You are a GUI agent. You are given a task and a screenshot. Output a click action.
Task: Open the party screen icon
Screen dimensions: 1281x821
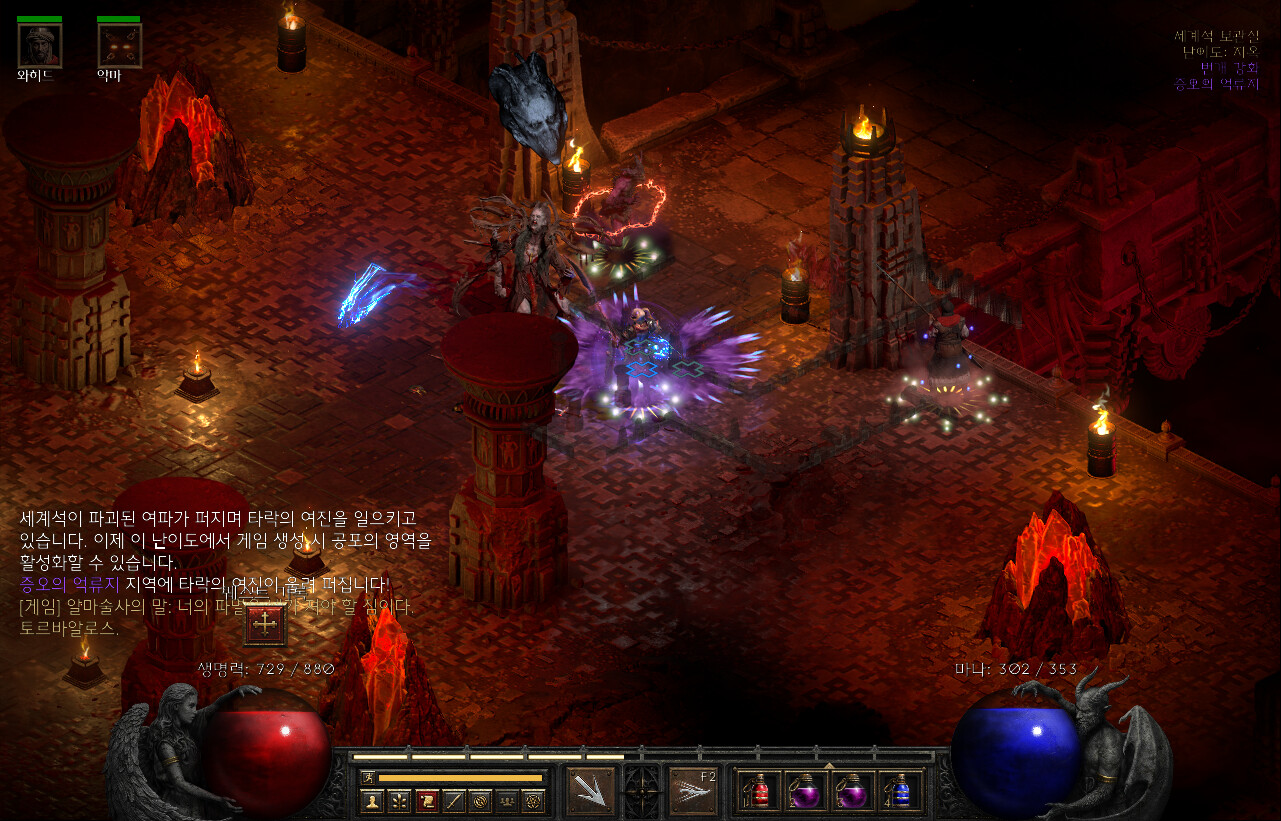tap(507, 801)
